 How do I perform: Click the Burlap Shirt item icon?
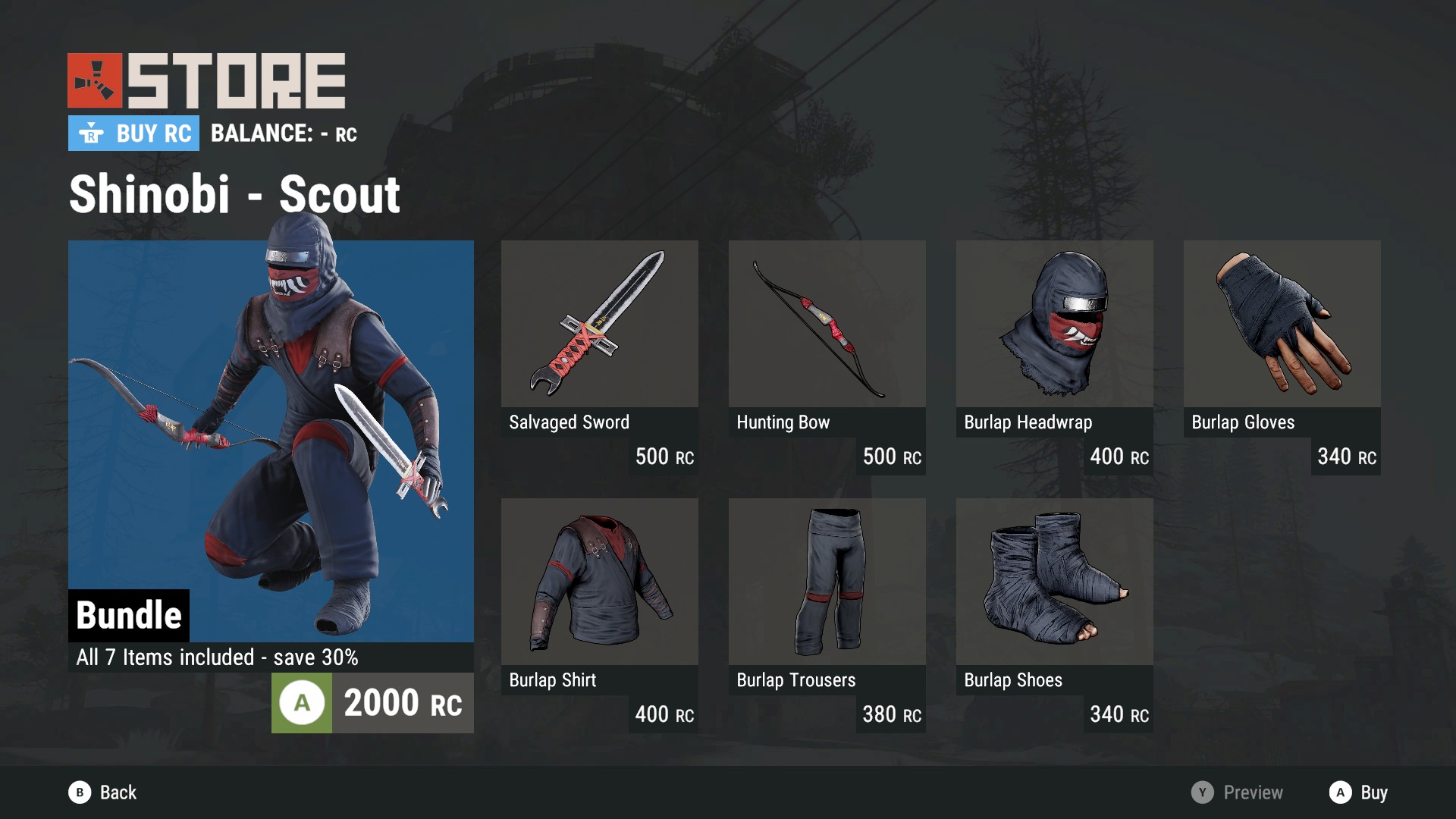point(599,582)
